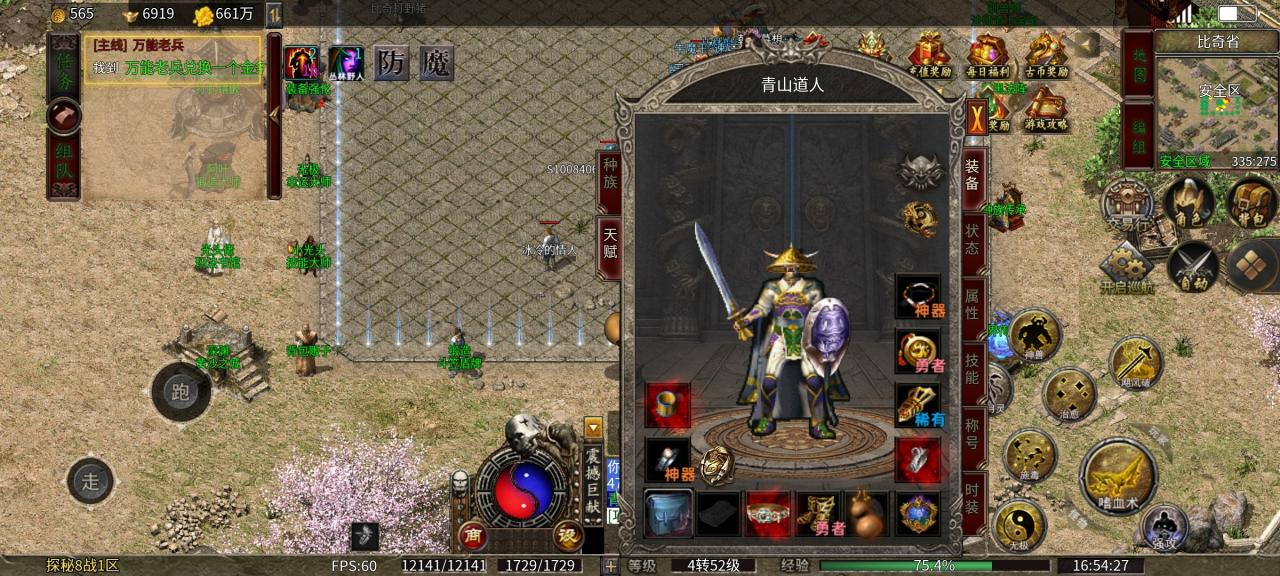The width and height of the screenshot is (1280, 576).
Task: Activate the 治愈 healing skill
Action: [1068, 395]
